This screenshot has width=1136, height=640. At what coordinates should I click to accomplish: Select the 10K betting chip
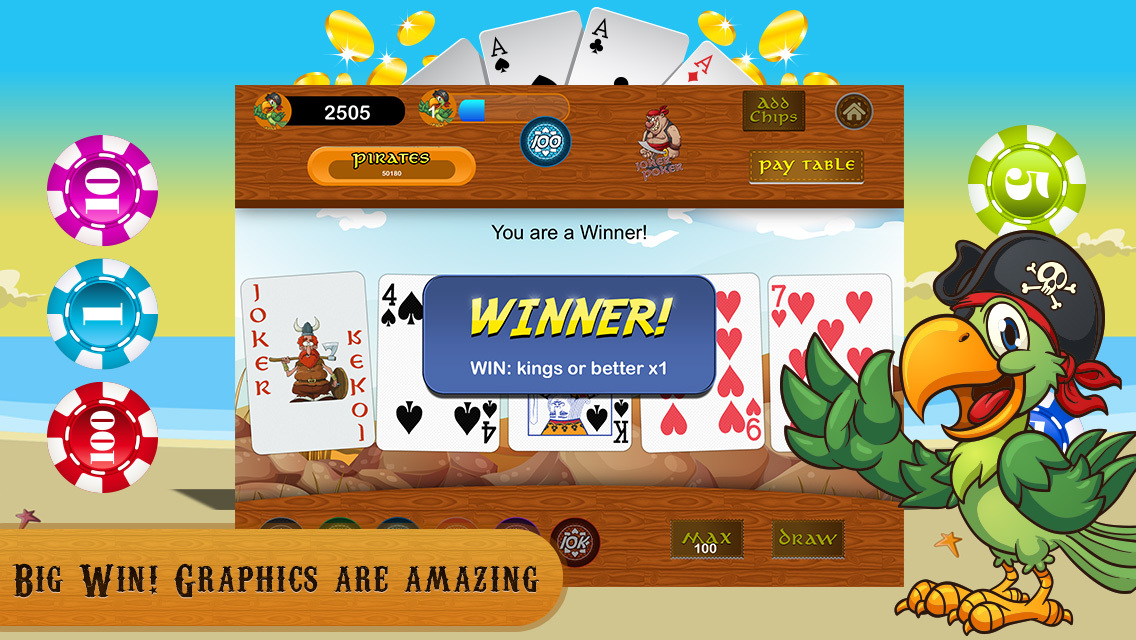[x=575, y=541]
